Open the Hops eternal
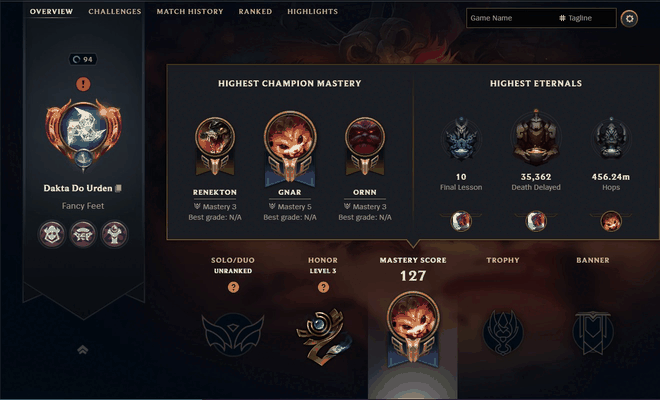Viewport: 660px width, 400px height. [x=610, y=140]
